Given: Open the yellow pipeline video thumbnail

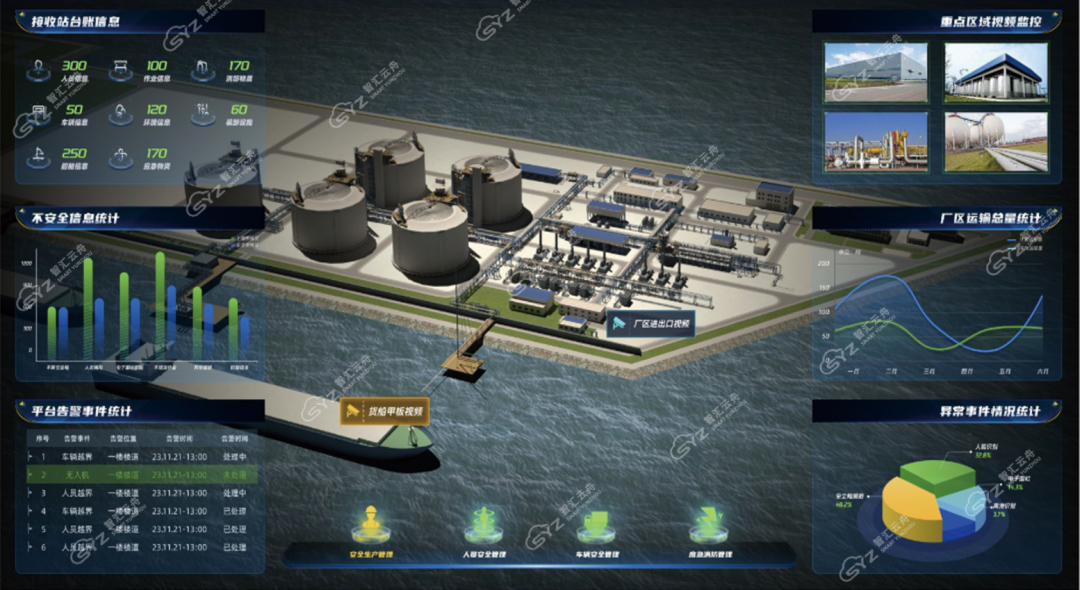Looking at the screenshot, I should 876,141.
